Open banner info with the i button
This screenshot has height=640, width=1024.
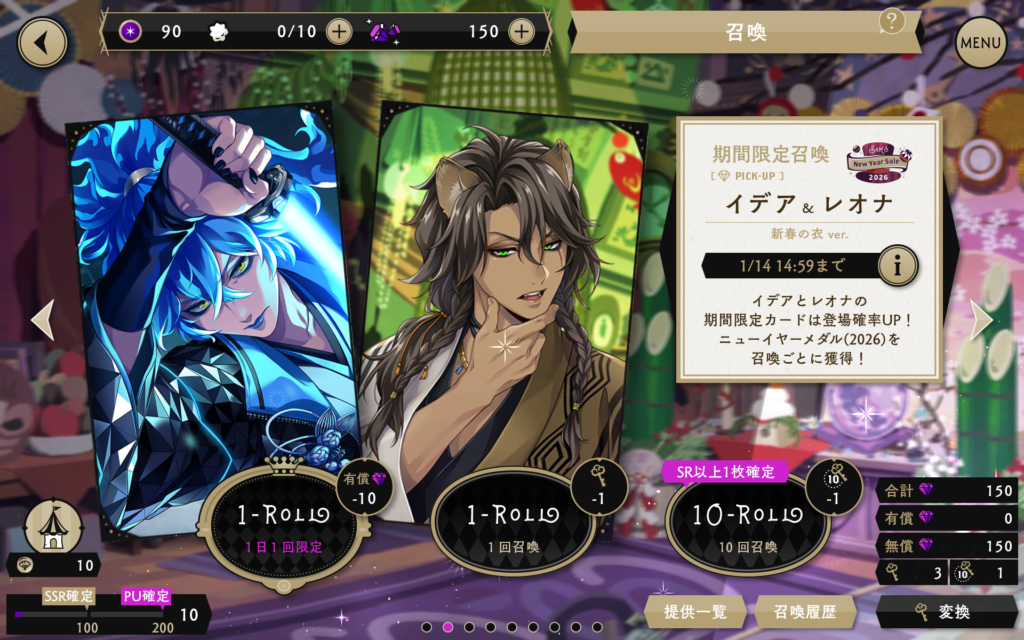897,266
